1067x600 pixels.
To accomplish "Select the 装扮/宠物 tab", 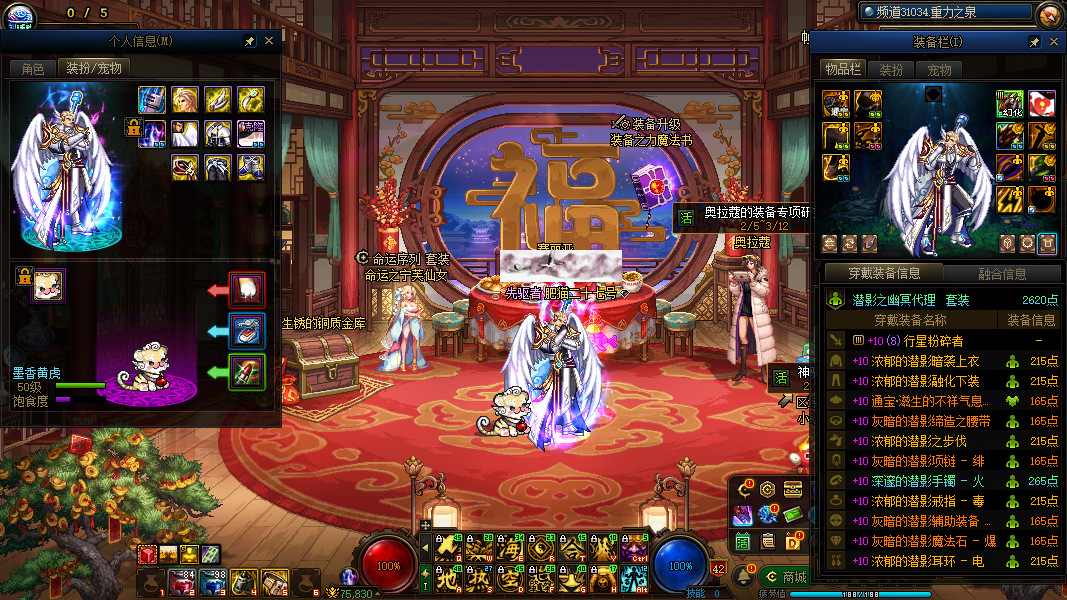I will (93, 68).
